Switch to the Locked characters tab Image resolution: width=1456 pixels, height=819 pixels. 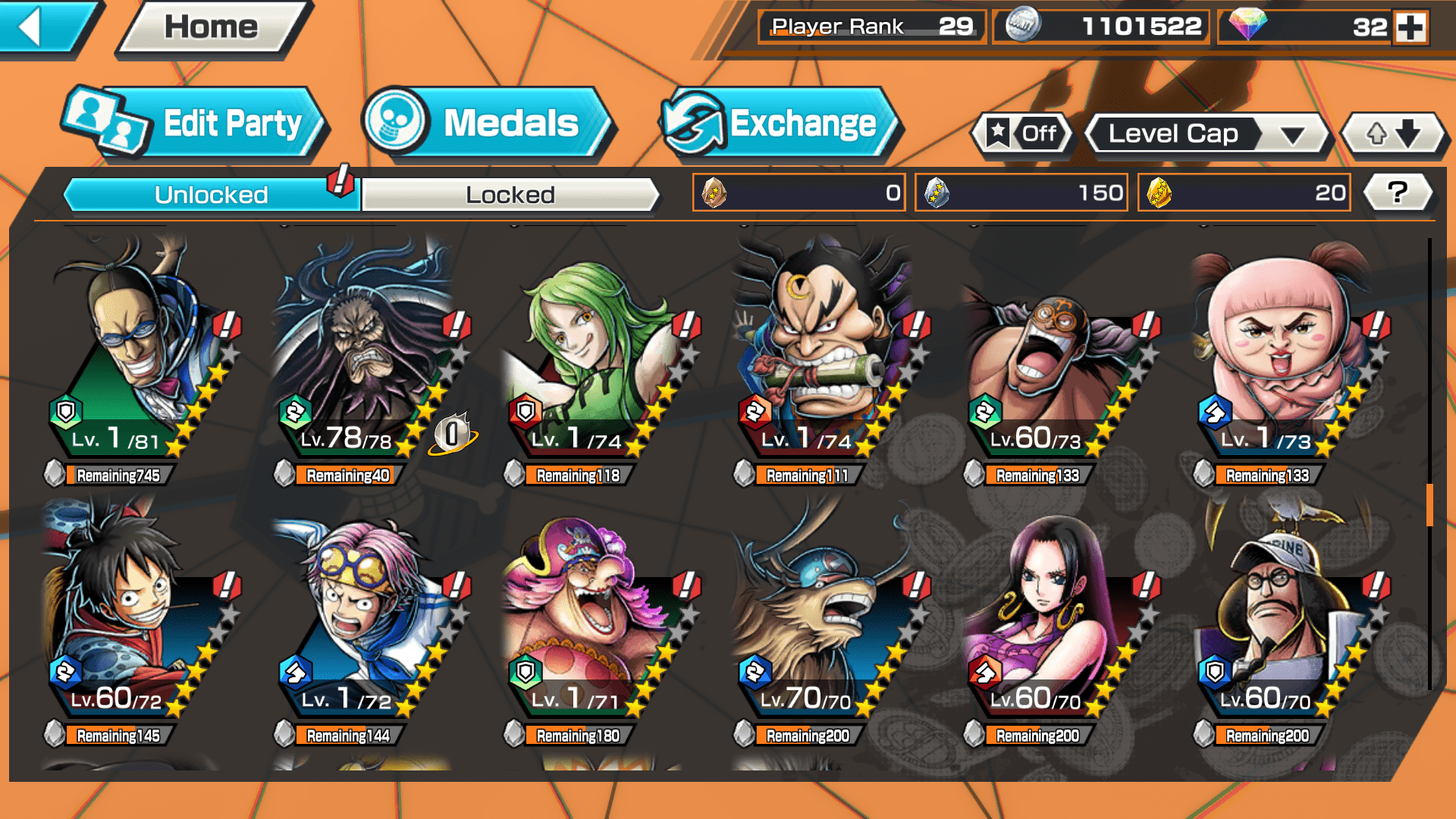click(x=510, y=195)
